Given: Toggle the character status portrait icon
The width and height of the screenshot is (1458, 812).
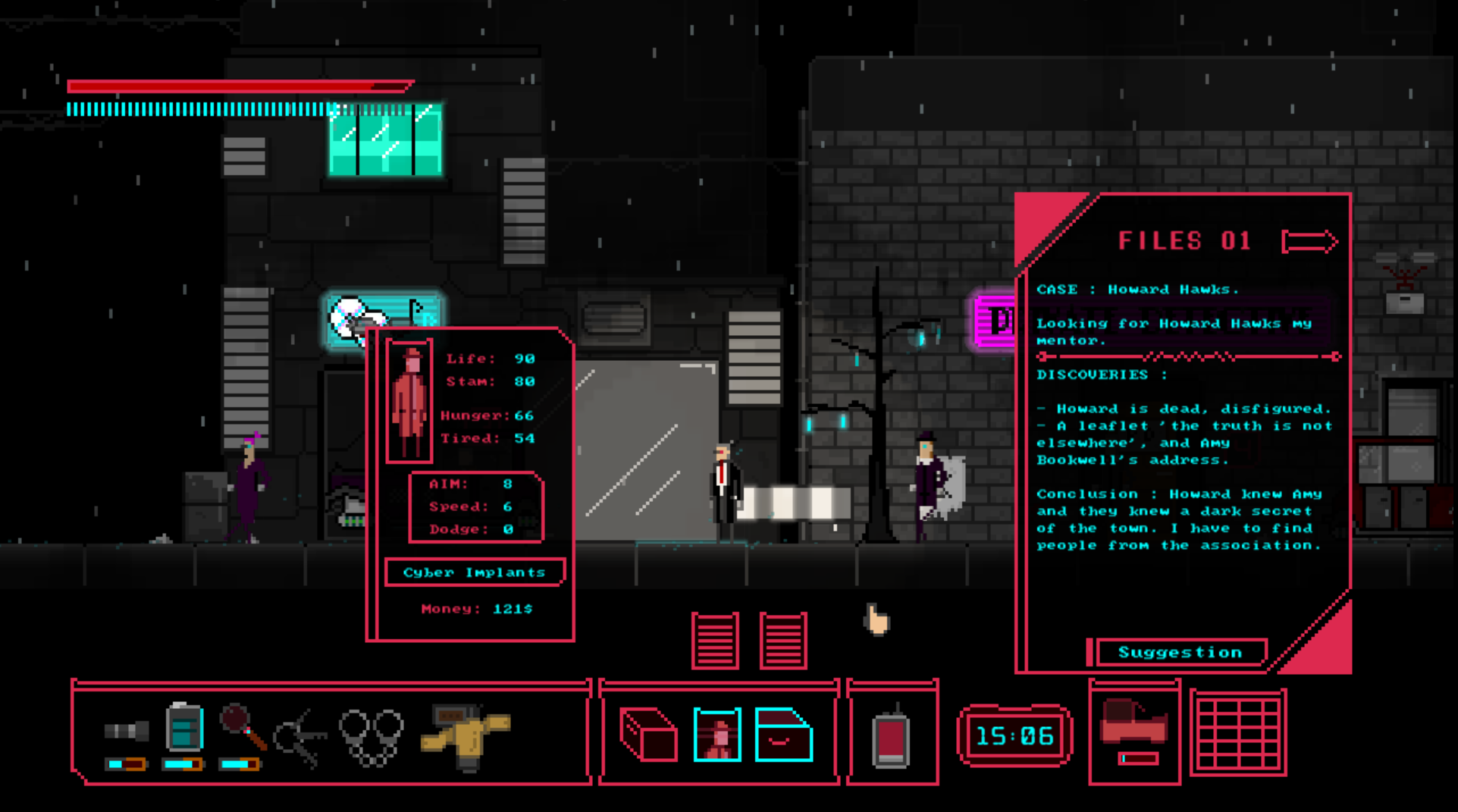Looking at the screenshot, I should point(716,734).
